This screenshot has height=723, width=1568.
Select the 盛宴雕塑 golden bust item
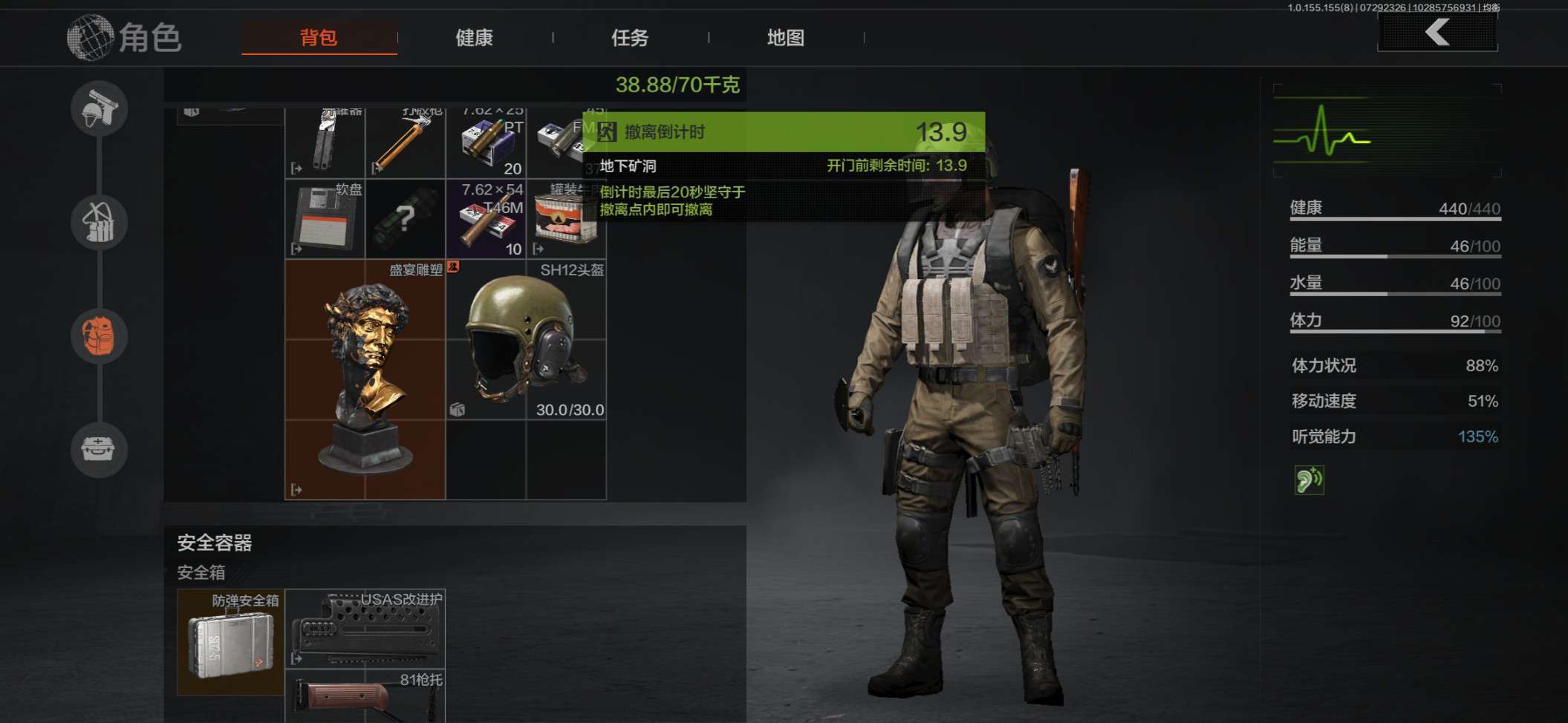click(x=365, y=379)
